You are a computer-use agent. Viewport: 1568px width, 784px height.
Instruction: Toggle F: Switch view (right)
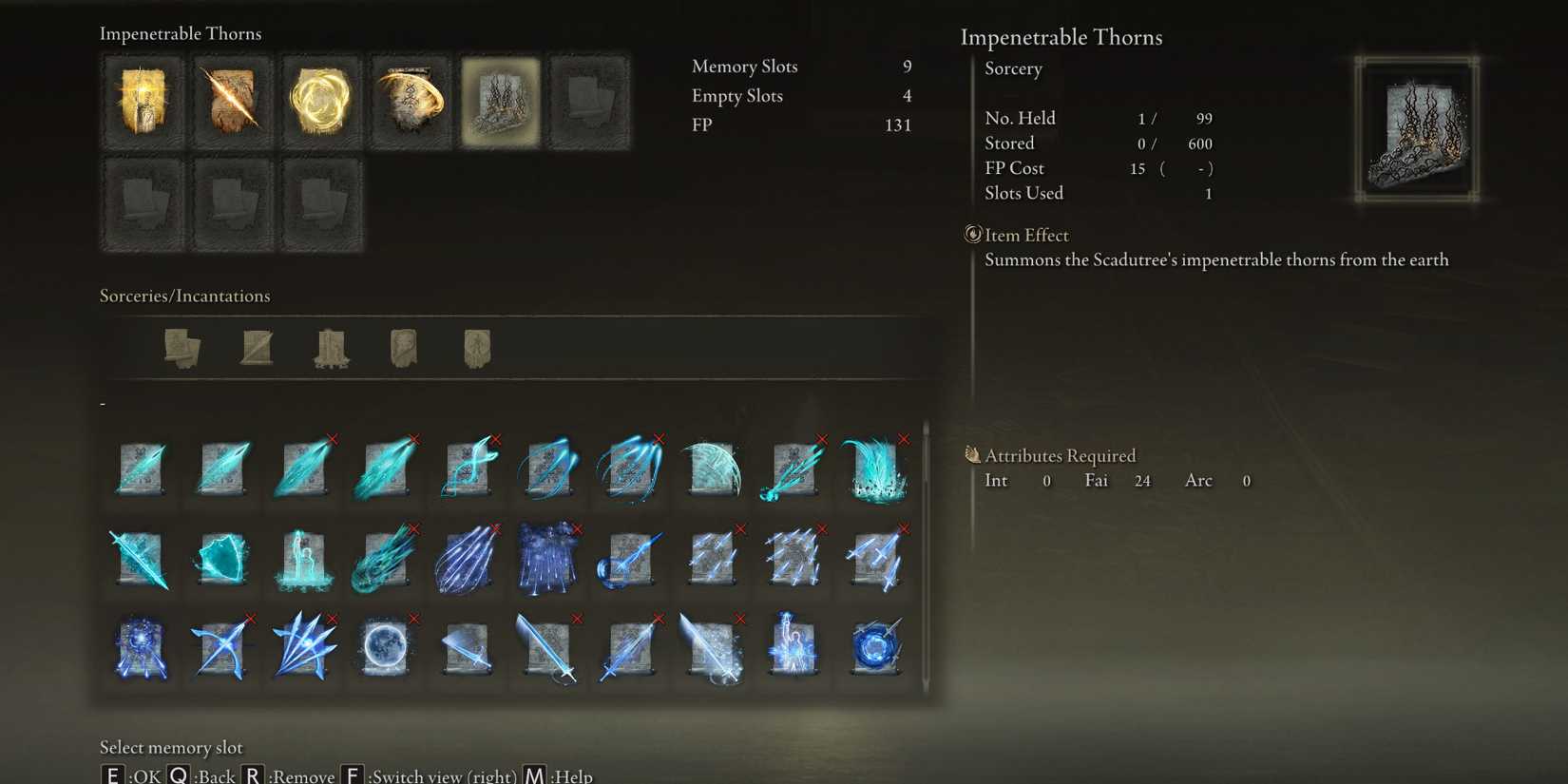pos(428,774)
